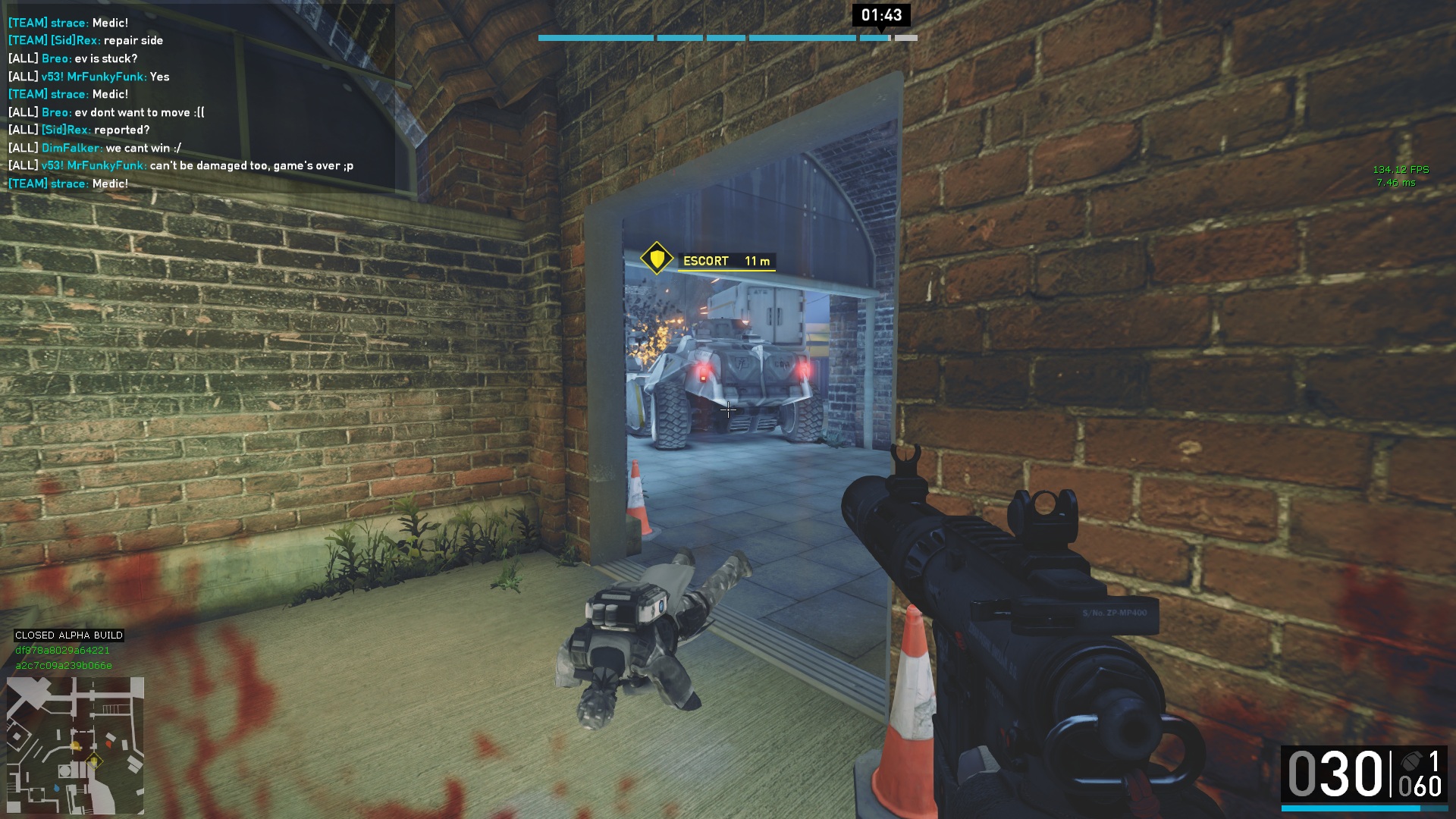1456x819 pixels.
Task: Click the chat log panel
Action: (199, 103)
